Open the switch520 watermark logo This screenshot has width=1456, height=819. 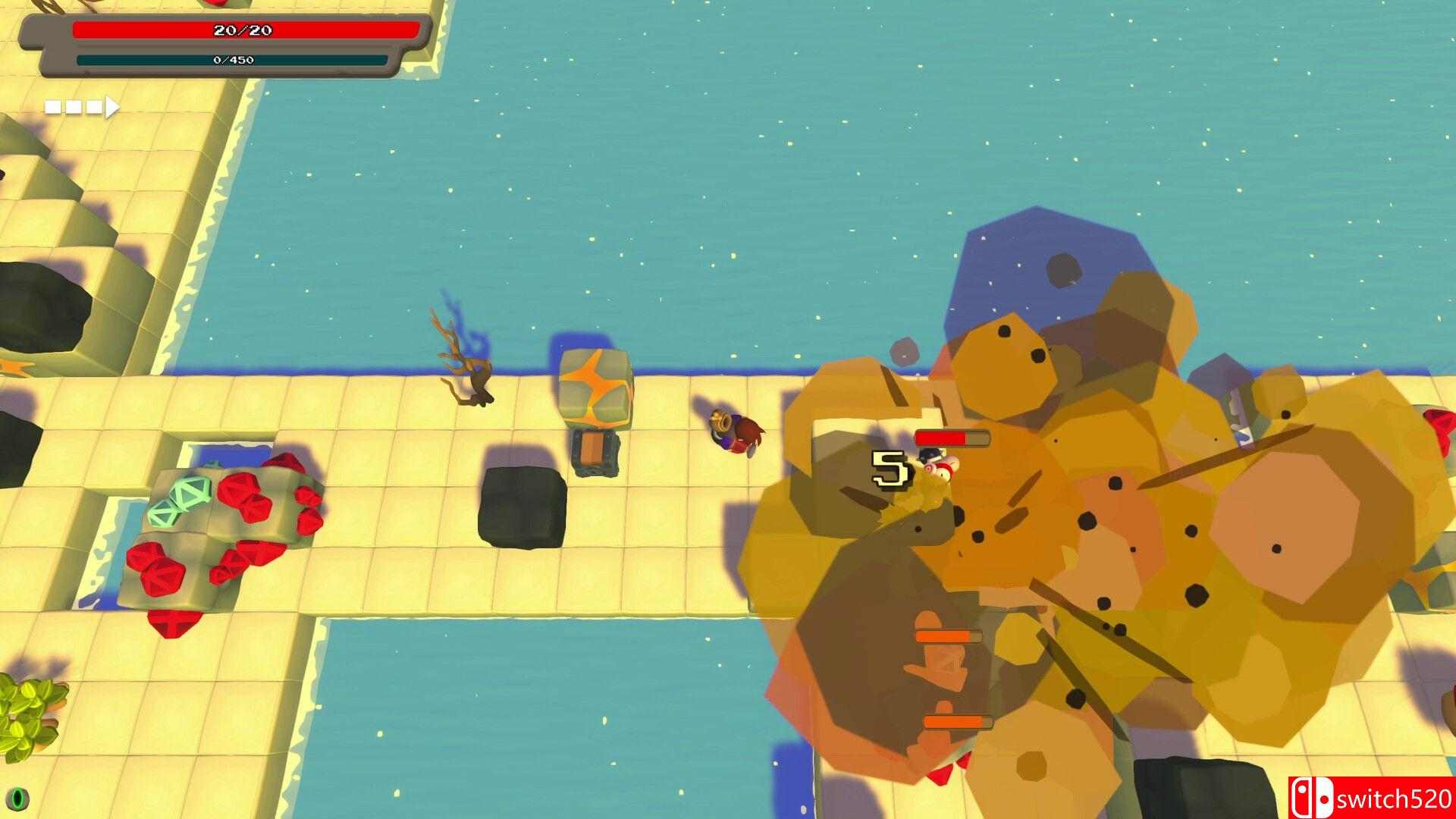coord(1370,797)
